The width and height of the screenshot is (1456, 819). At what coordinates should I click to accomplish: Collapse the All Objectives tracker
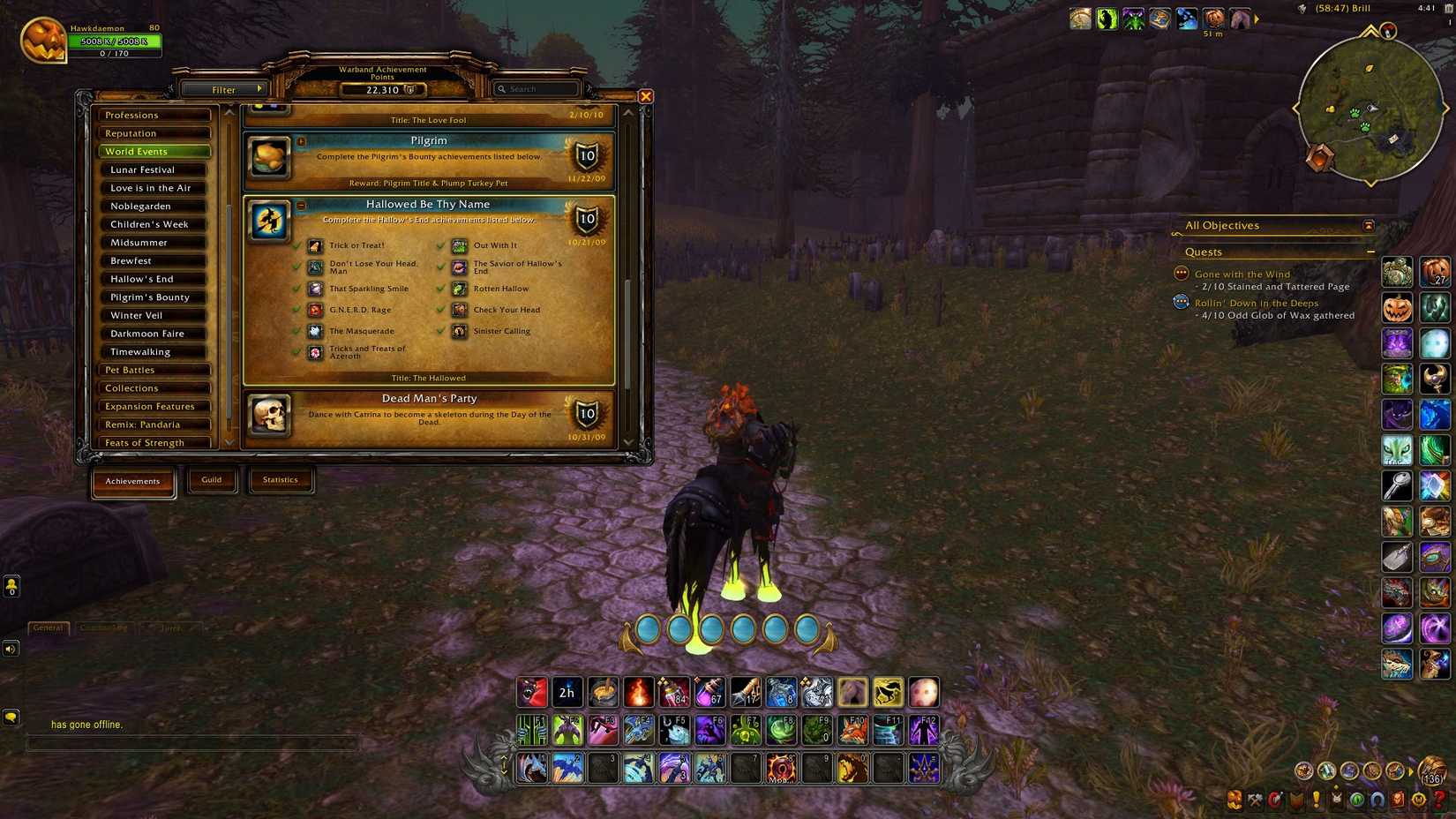1369,225
